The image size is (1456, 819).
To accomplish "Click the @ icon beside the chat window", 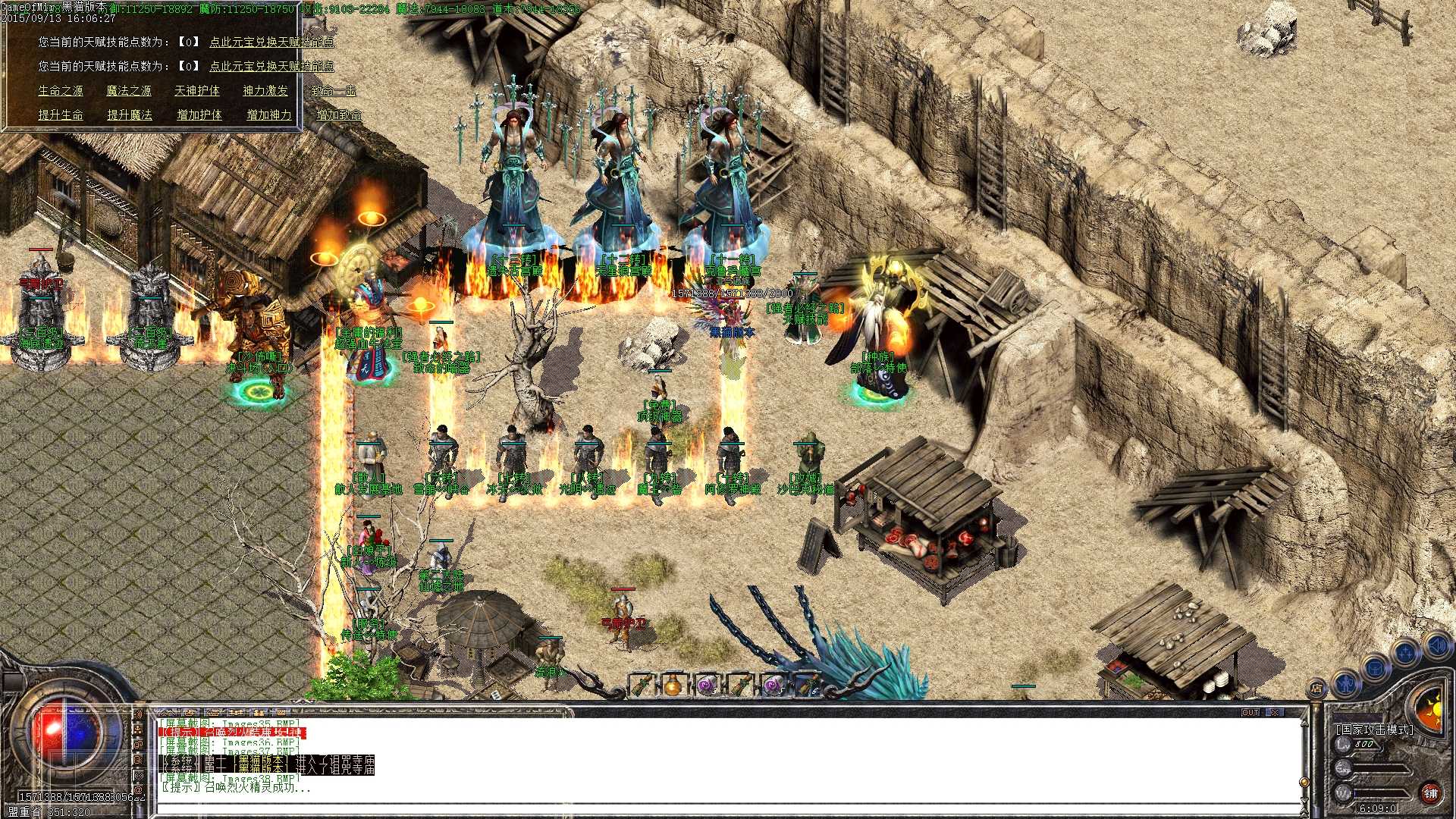I will (x=137, y=789).
